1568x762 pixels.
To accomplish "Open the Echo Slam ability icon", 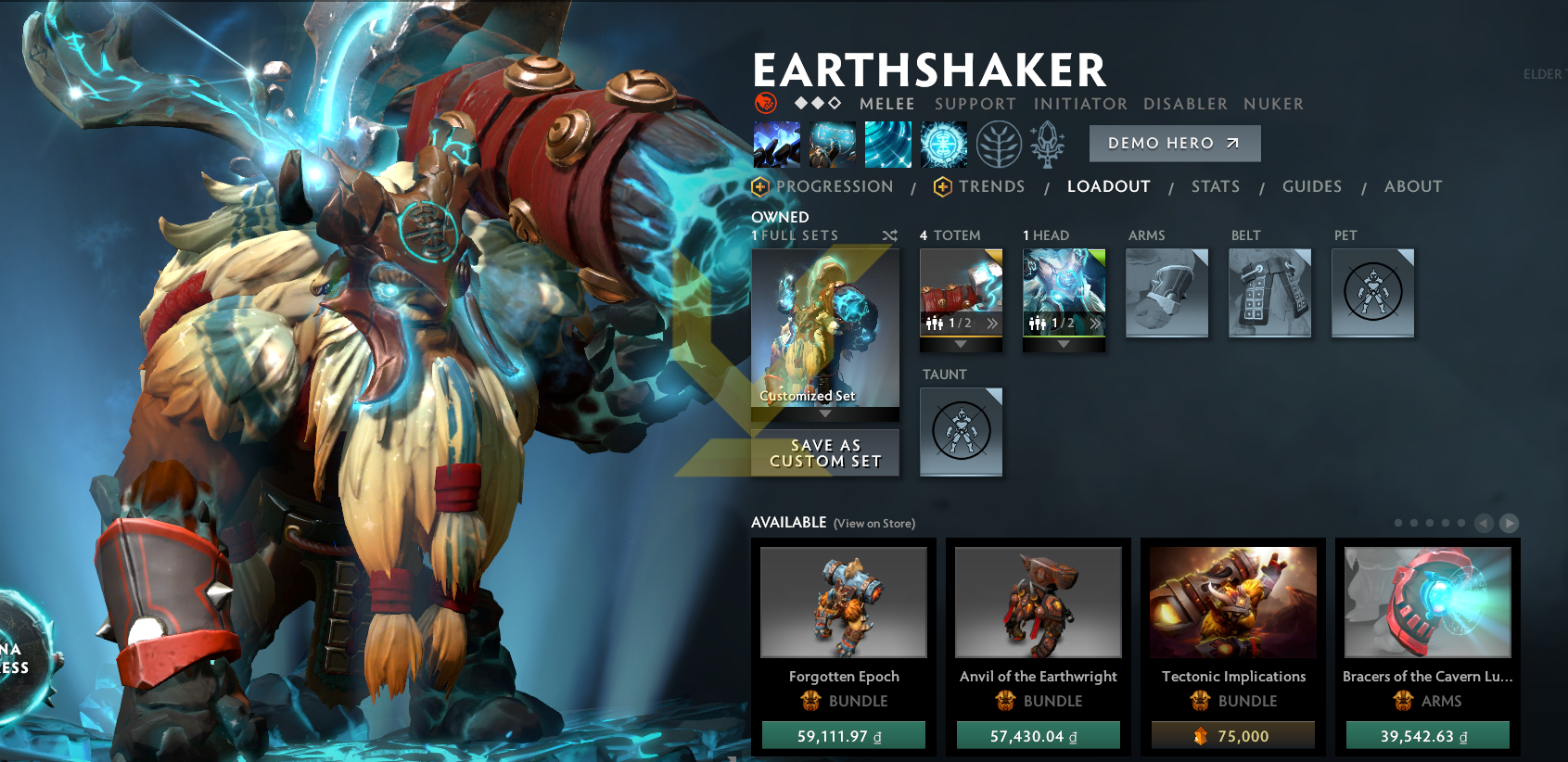I will coord(944,144).
